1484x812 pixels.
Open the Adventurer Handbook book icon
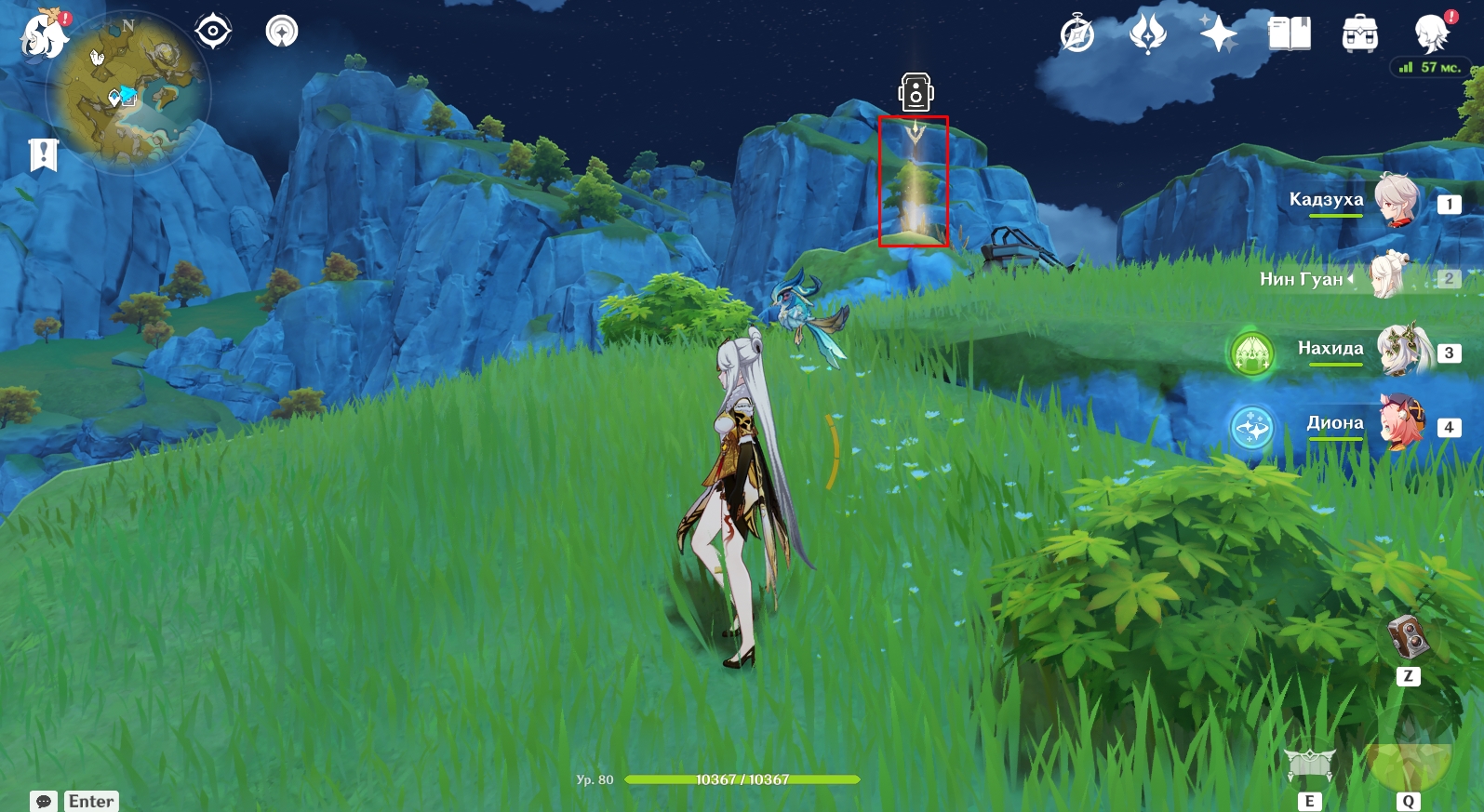point(1289,34)
